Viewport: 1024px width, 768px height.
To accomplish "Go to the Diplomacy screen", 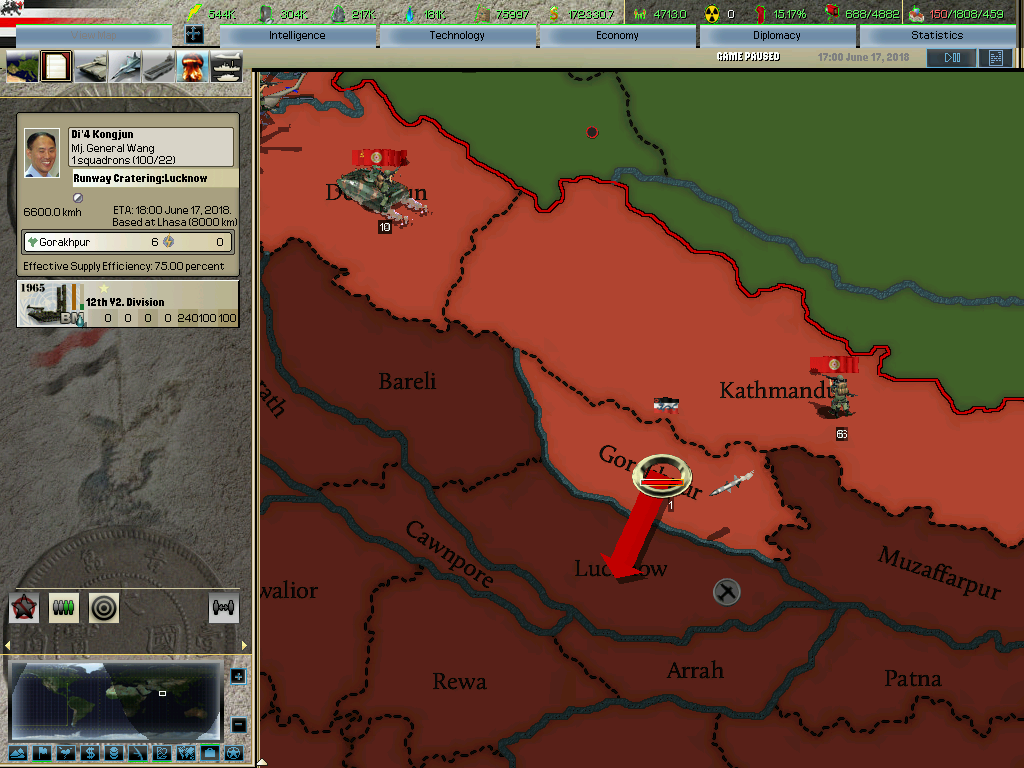I will (x=777, y=35).
